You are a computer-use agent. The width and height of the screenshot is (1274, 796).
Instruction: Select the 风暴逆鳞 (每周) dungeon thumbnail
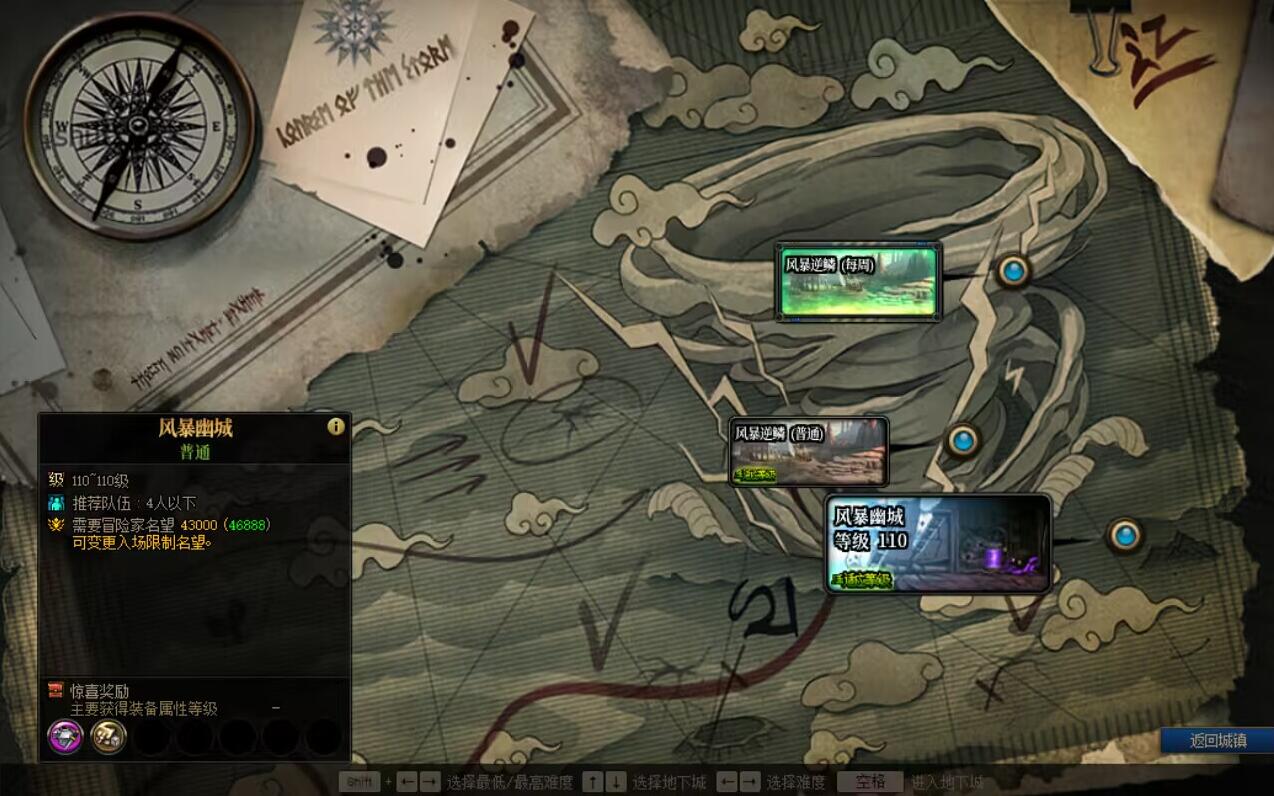[859, 281]
